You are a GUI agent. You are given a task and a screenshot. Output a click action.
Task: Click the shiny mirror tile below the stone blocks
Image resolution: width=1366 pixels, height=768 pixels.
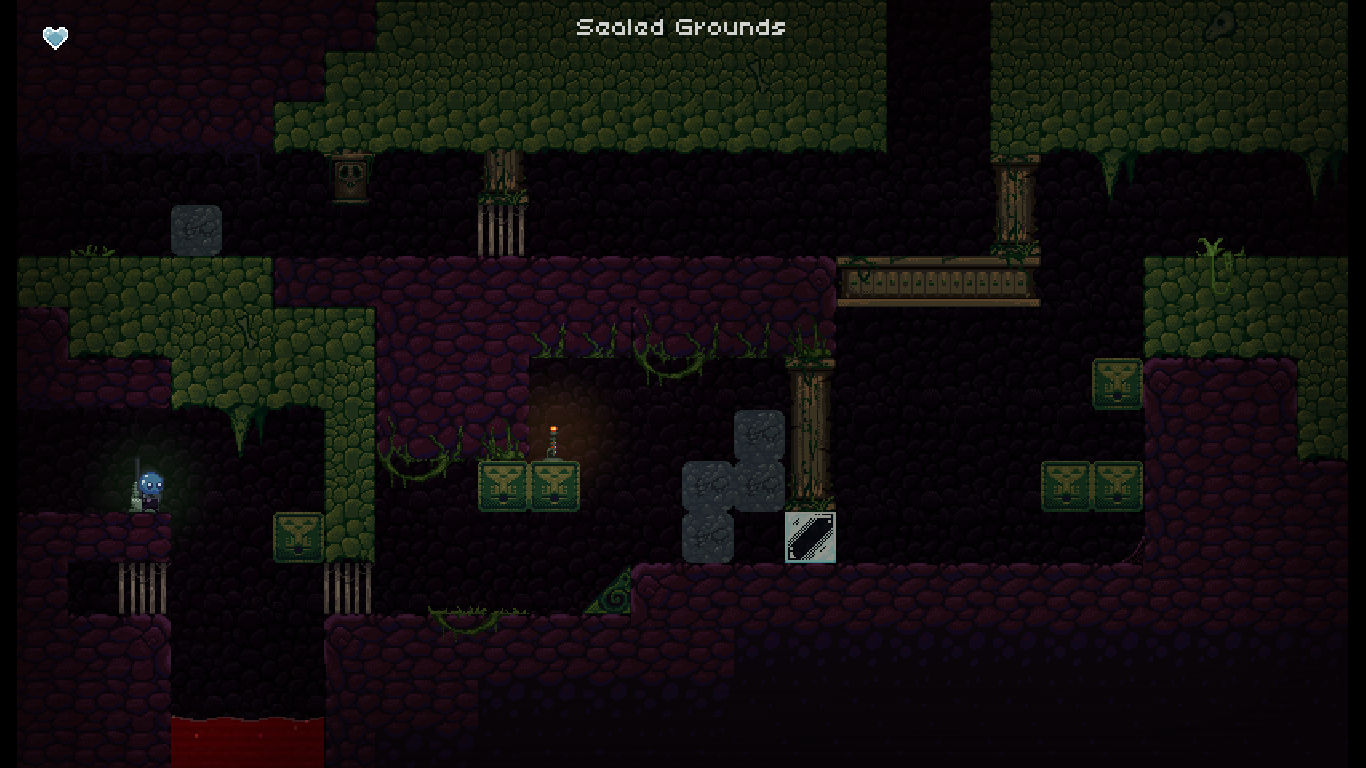pos(810,538)
